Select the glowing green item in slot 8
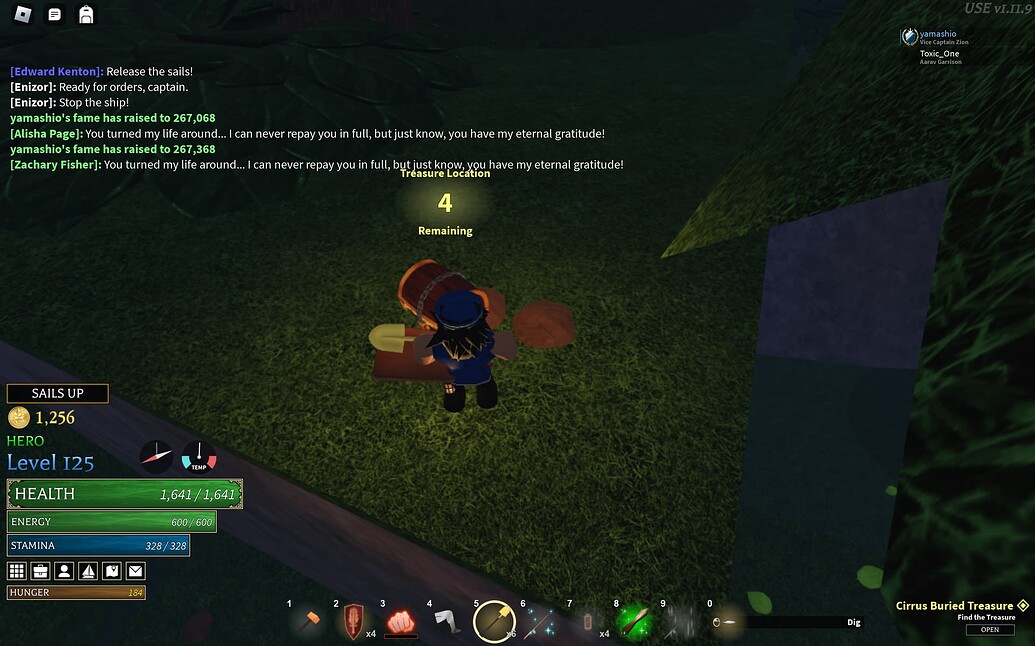This screenshot has width=1035, height=646. point(634,622)
